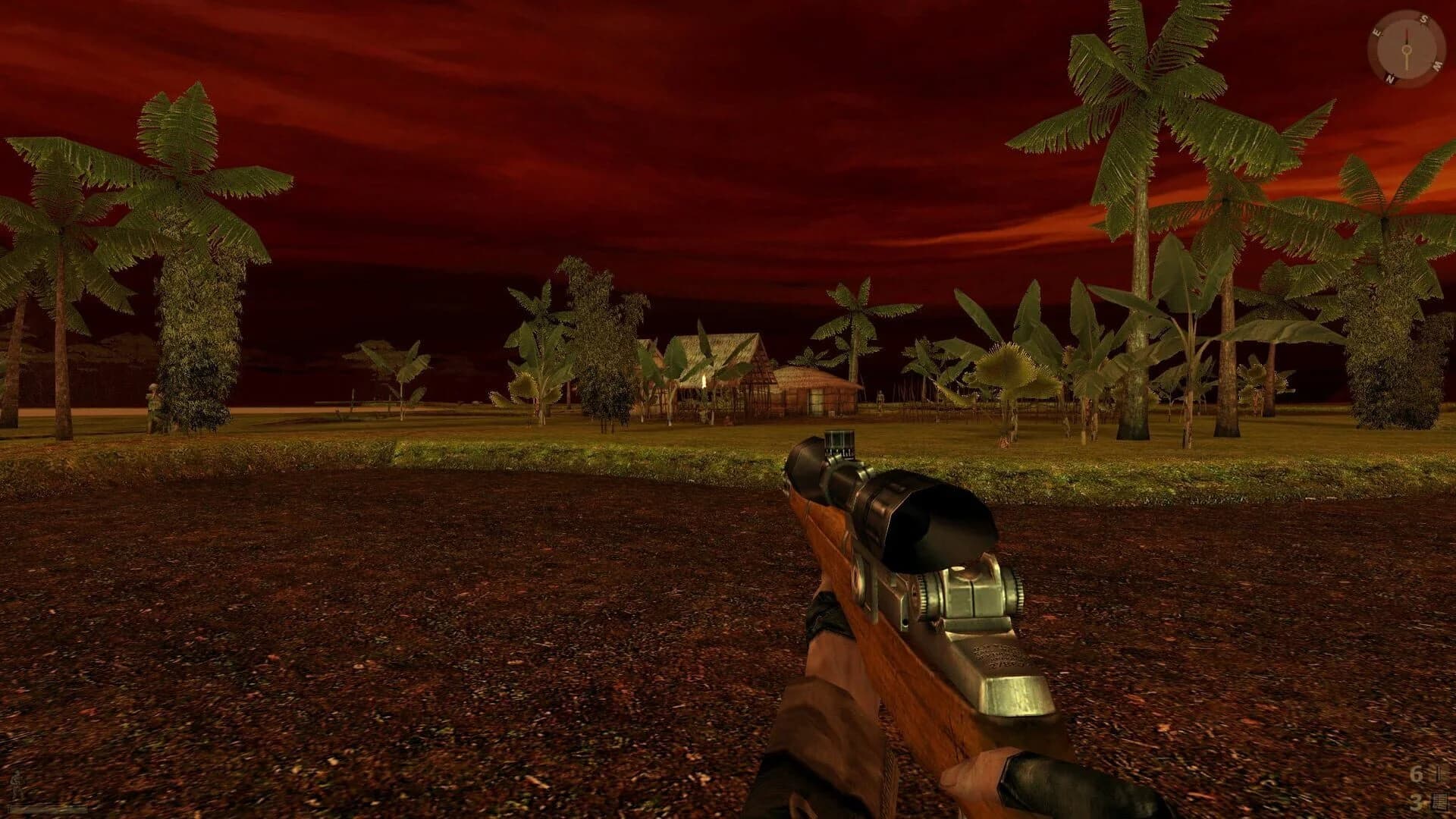Click the reserve ammo number 3
This screenshot has height=819, width=1456.
pos(1416,802)
